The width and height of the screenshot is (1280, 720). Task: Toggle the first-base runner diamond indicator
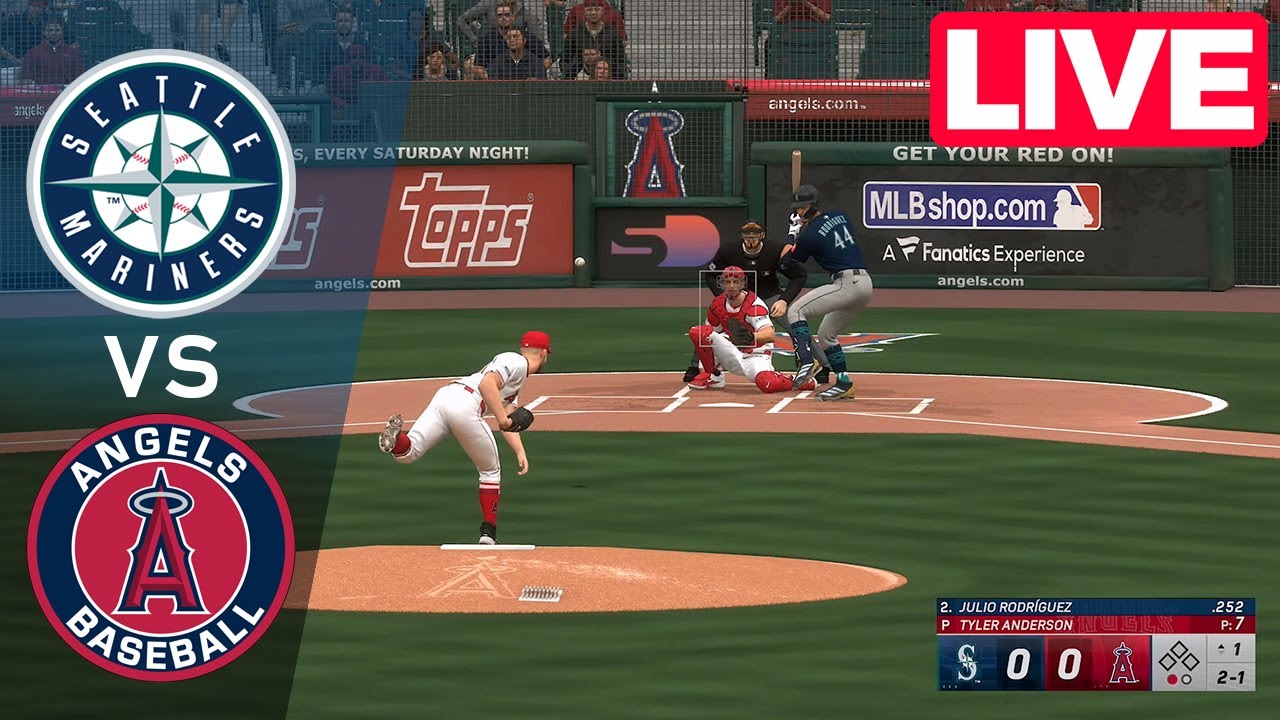coord(1190,660)
